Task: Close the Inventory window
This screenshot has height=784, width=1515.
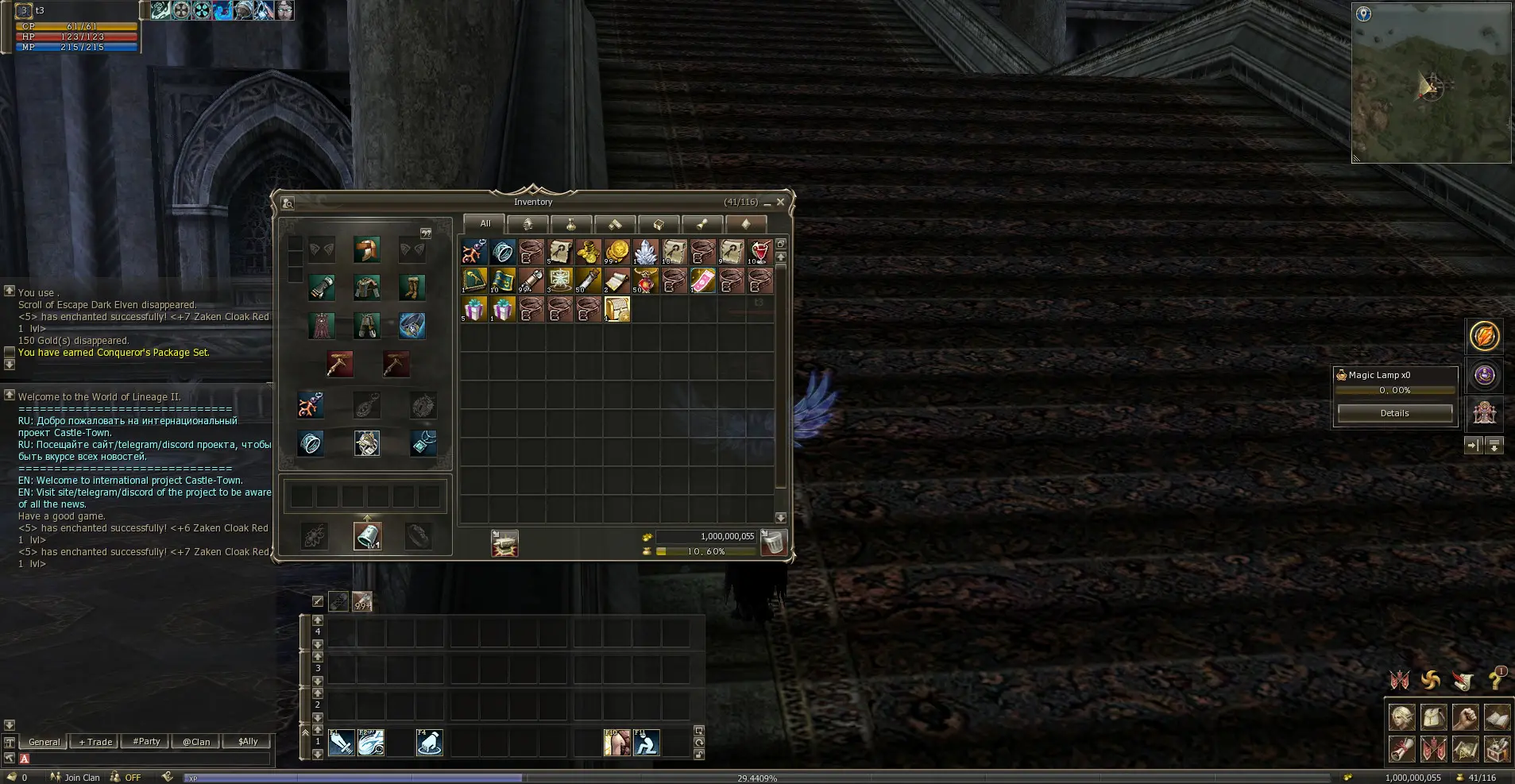Action: [780, 203]
